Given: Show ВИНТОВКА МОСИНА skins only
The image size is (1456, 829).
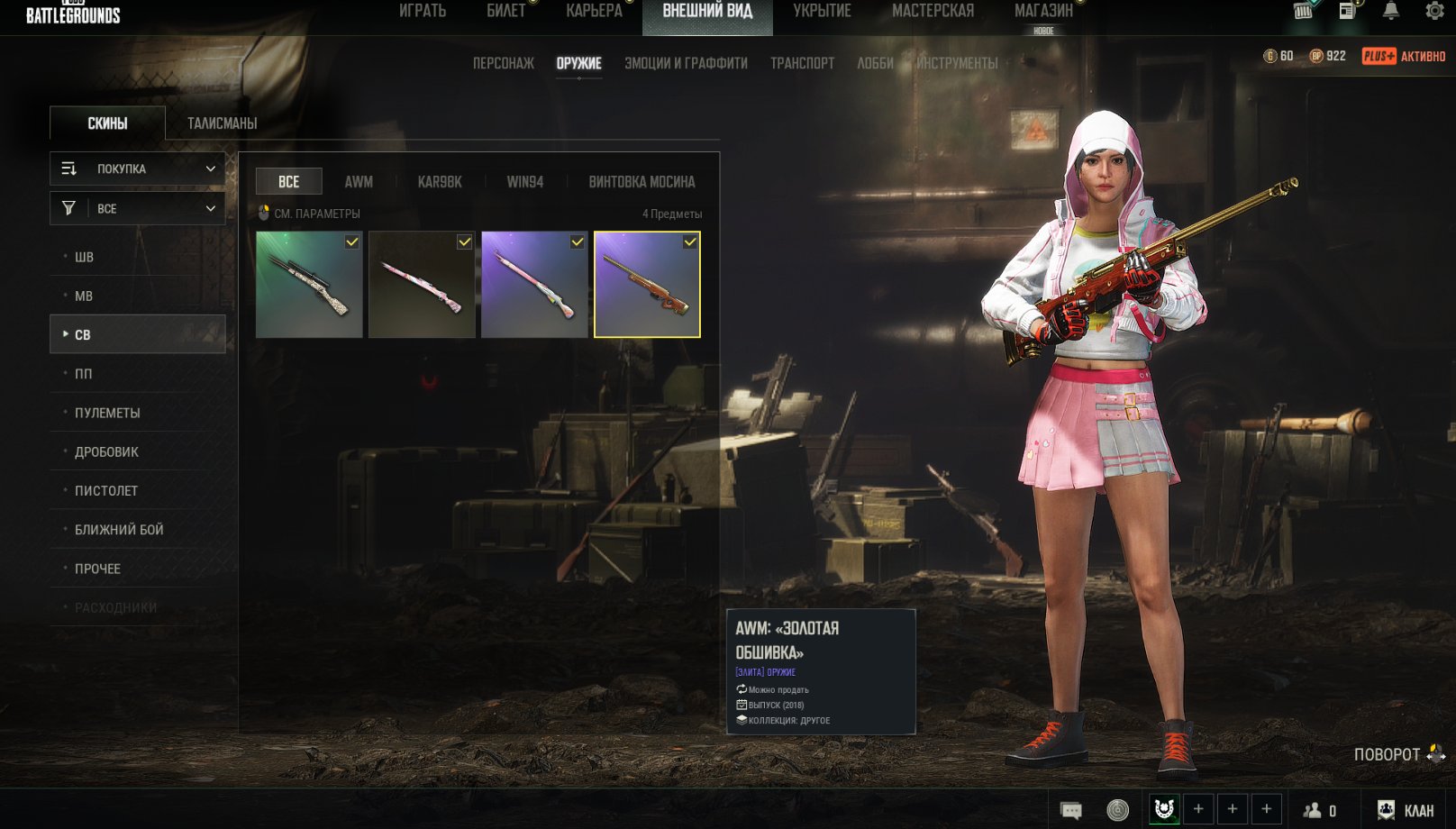Looking at the screenshot, I should [x=642, y=182].
